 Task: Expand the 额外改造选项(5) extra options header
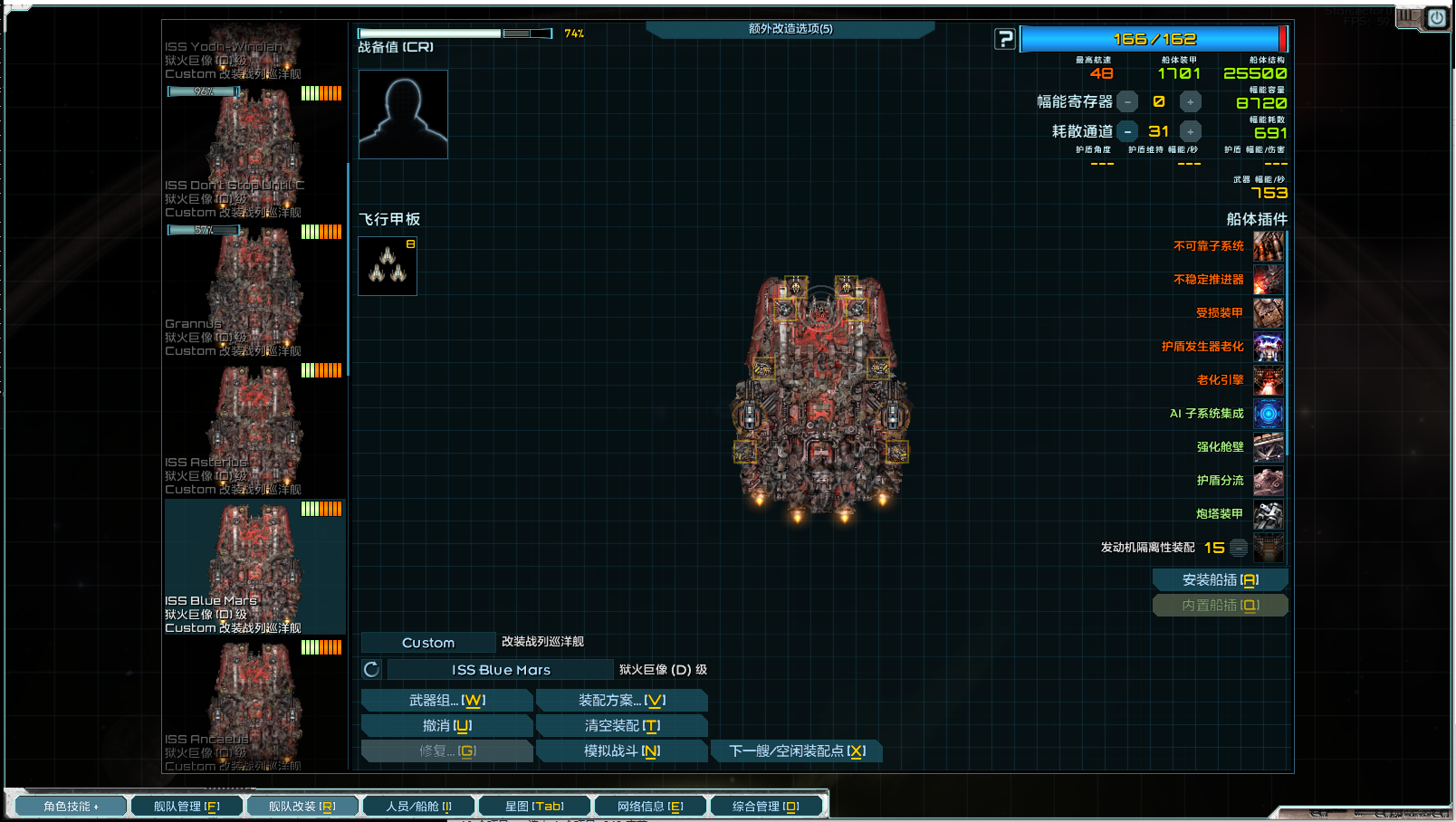(x=790, y=29)
